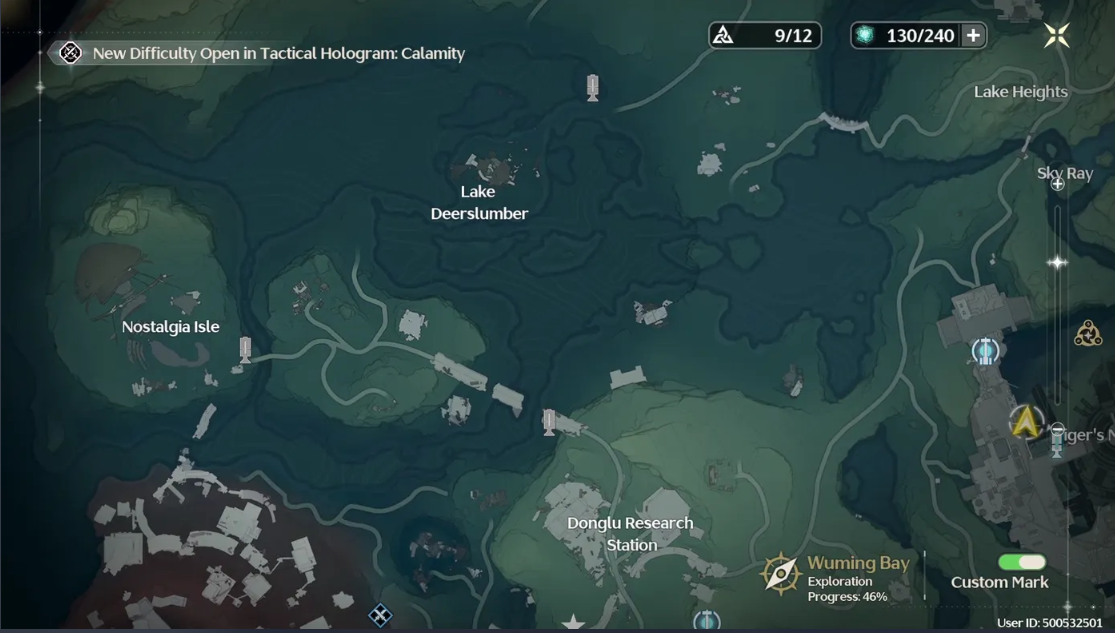1115x633 pixels.
Task: Select the beacon marker above Donglu Research Station
Action: click(549, 421)
